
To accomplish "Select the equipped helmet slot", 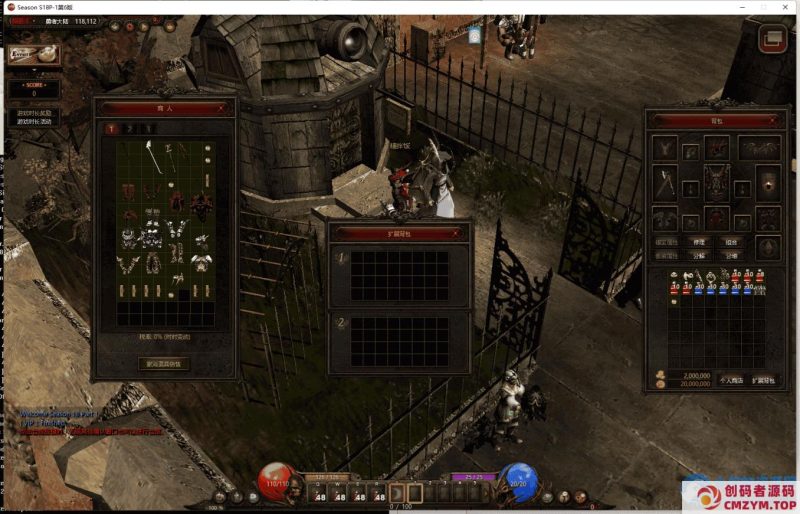I will click(x=716, y=148).
